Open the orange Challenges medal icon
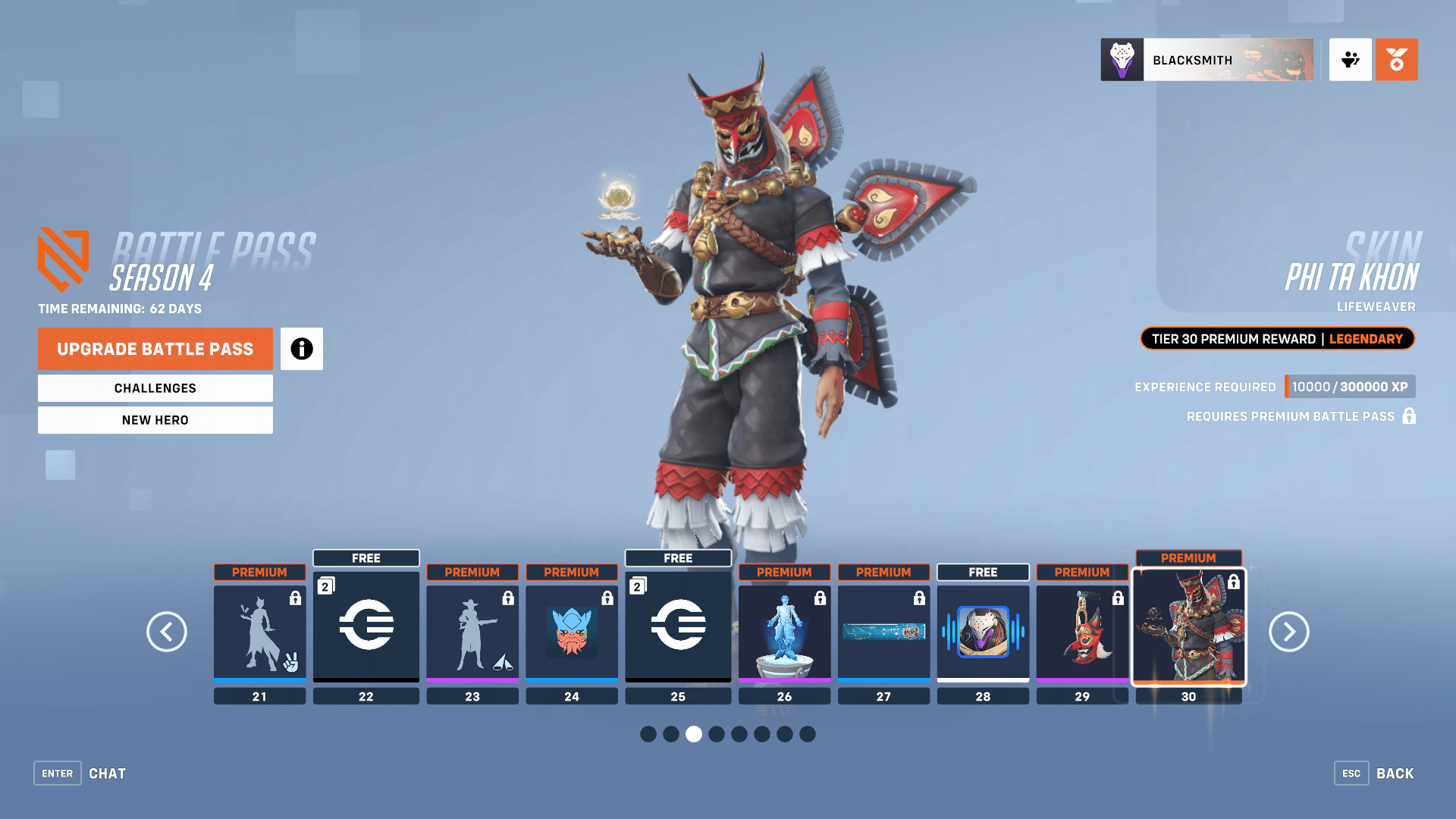 pos(1396,60)
